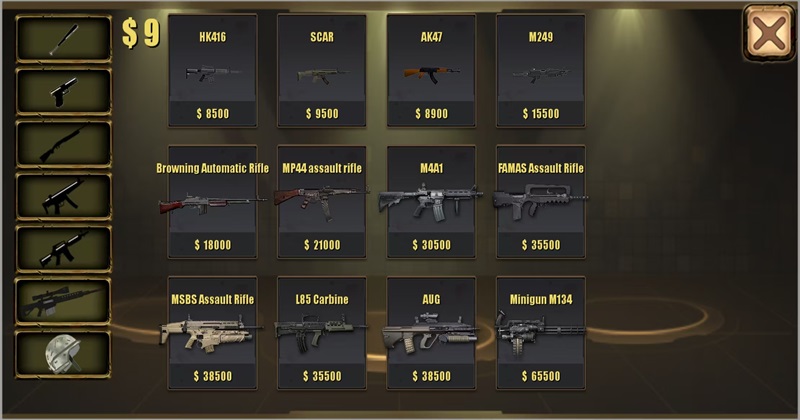Select the AUG weapon card
The width and height of the screenshot is (800, 420).
(431, 334)
